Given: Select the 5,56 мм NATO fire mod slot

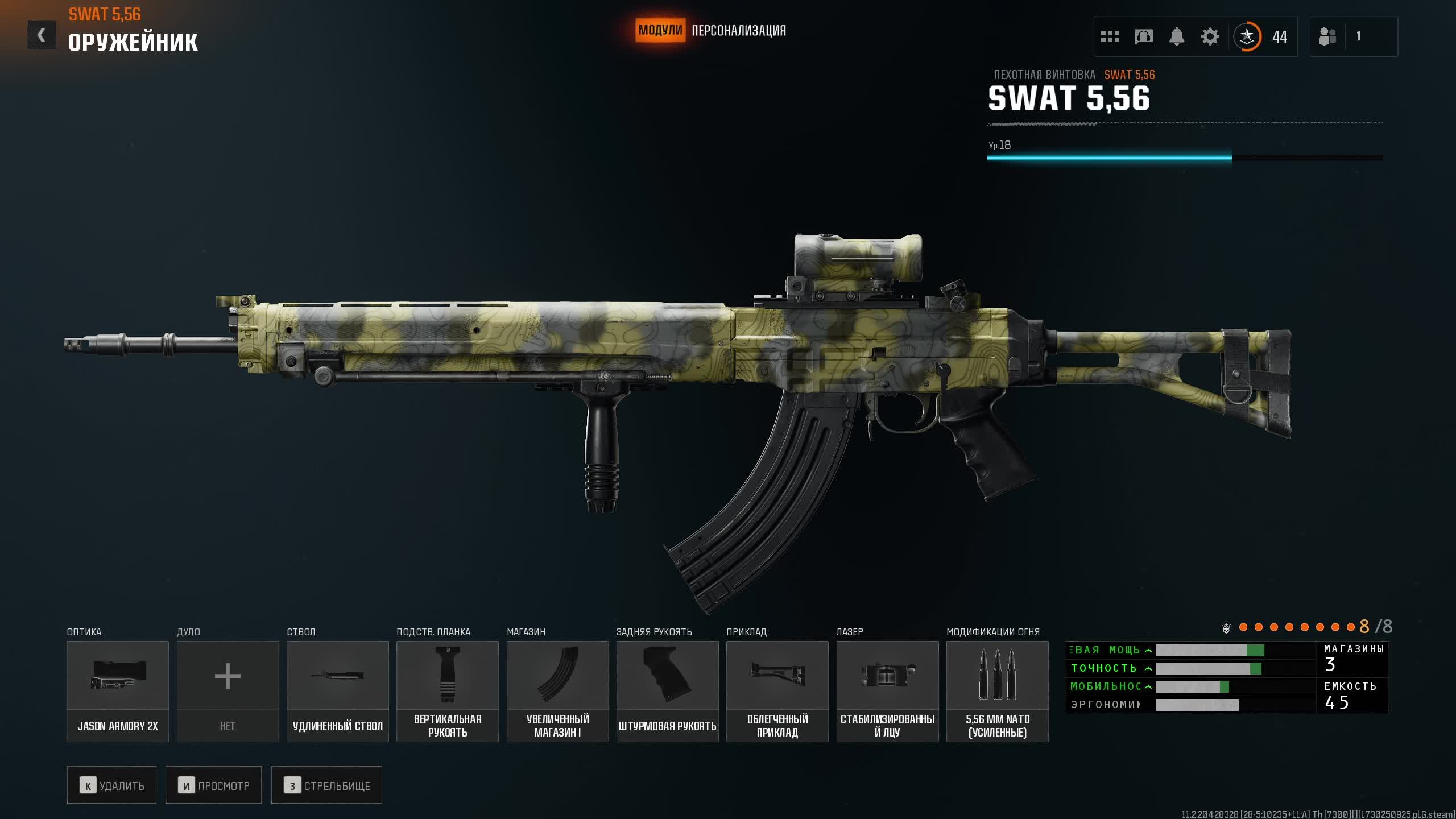Looking at the screenshot, I should [x=998, y=691].
